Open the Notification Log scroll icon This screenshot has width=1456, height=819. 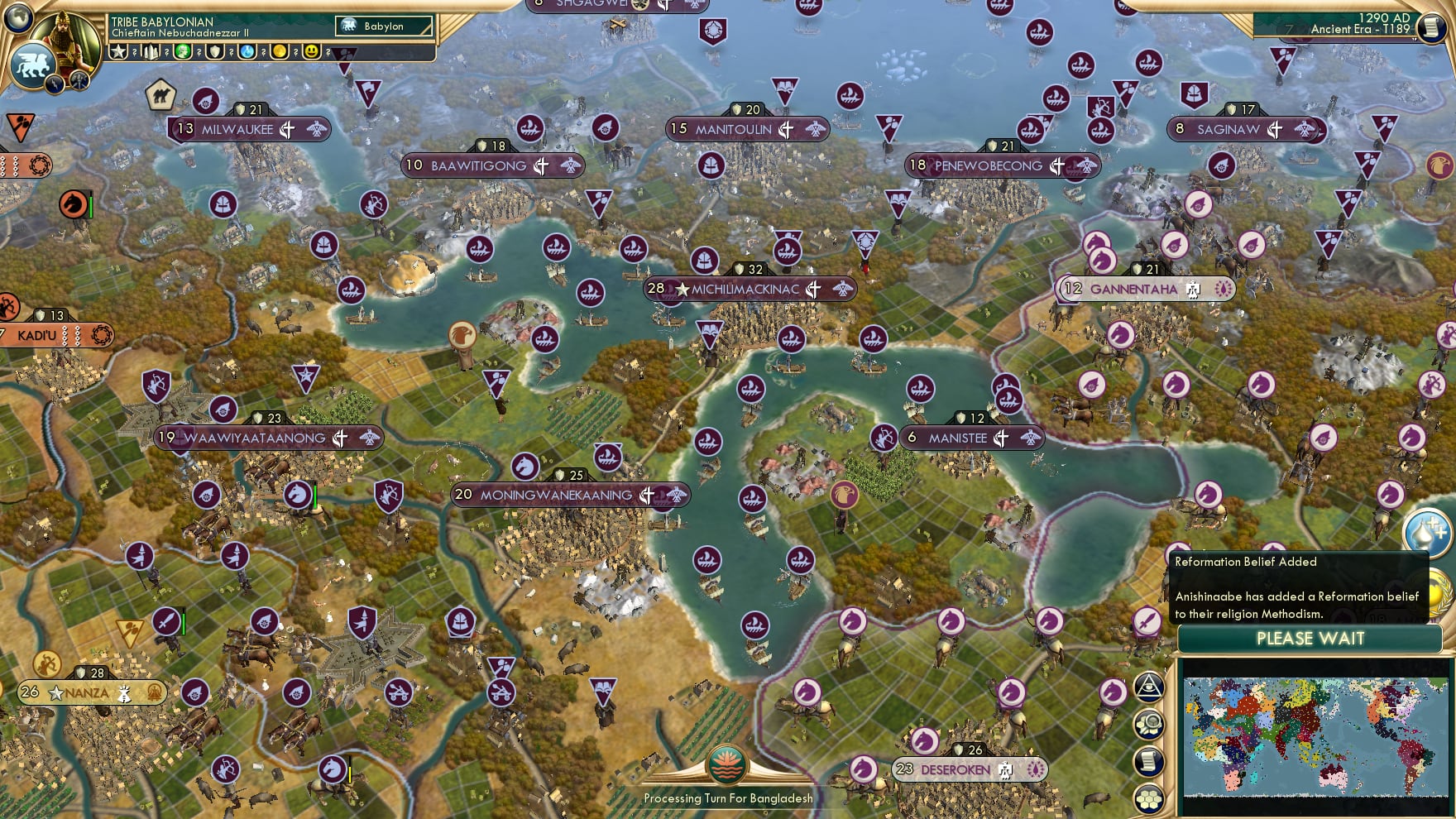(1150, 759)
